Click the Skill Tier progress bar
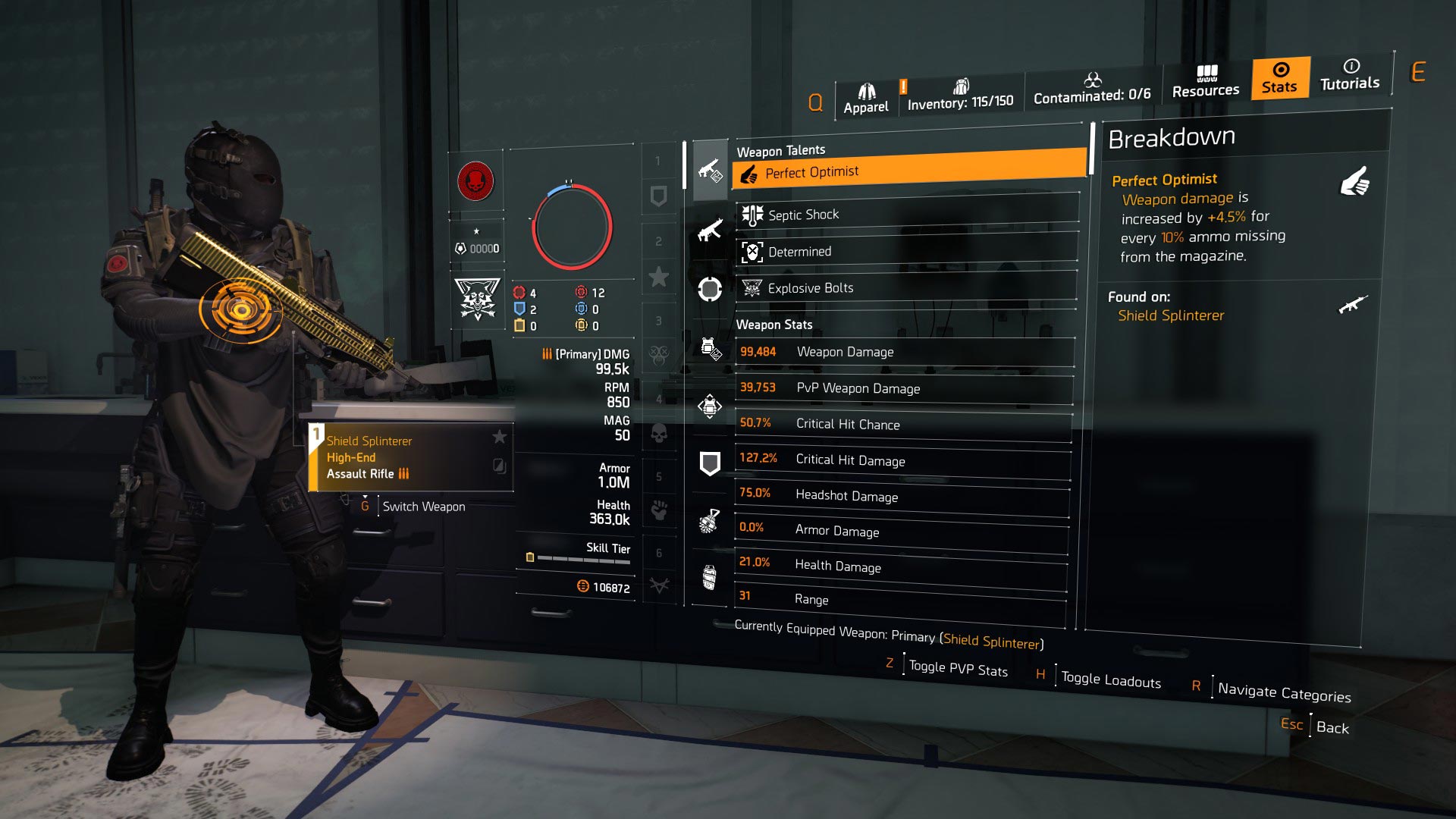This screenshot has height=819, width=1456. pyautogui.click(x=582, y=560)
